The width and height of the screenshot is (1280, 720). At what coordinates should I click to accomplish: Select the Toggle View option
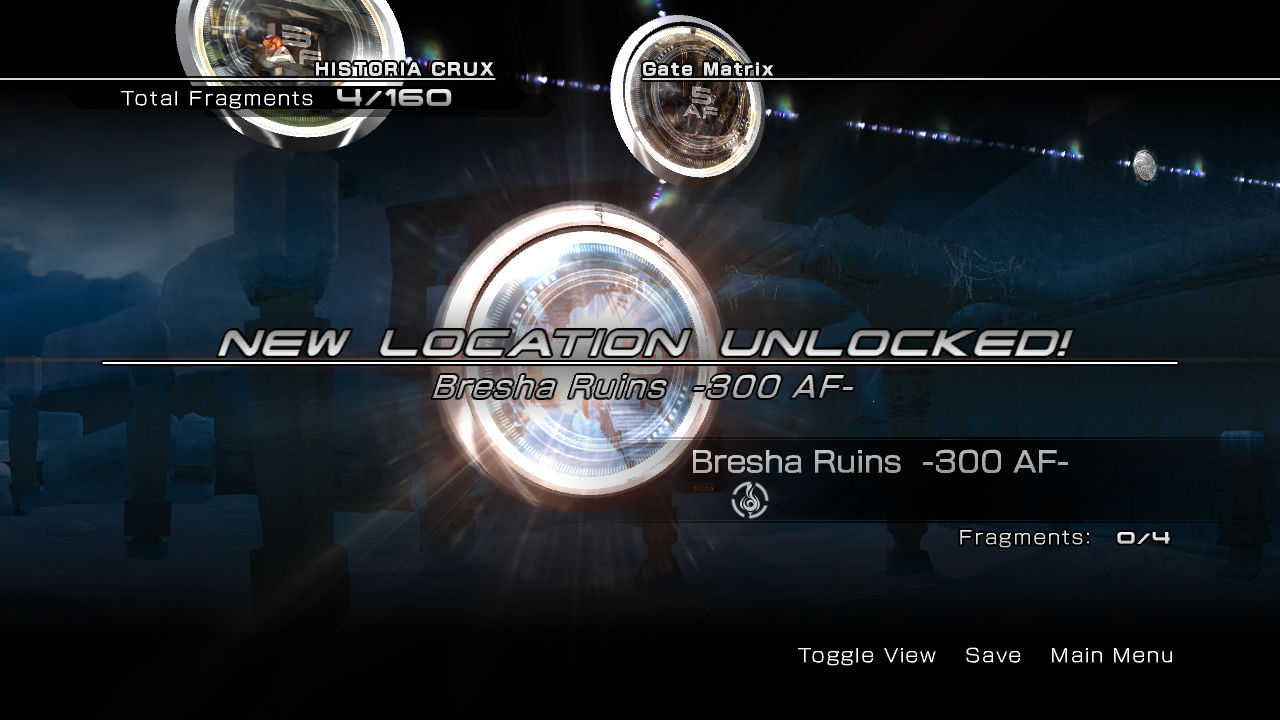pos(867,656)
